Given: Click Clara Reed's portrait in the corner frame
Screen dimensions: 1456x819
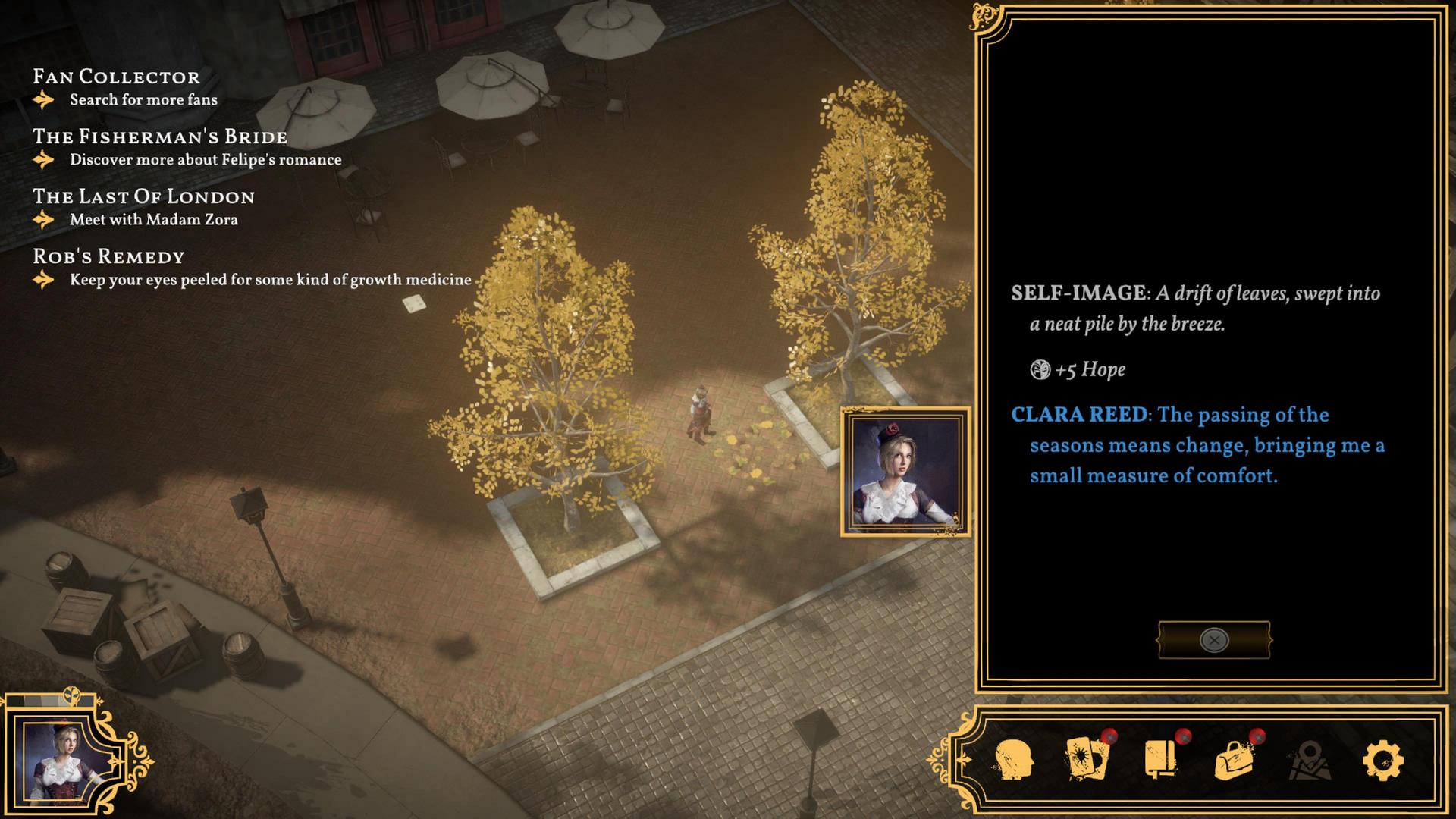Looking at the screenshot, I should tap(62, 761).
